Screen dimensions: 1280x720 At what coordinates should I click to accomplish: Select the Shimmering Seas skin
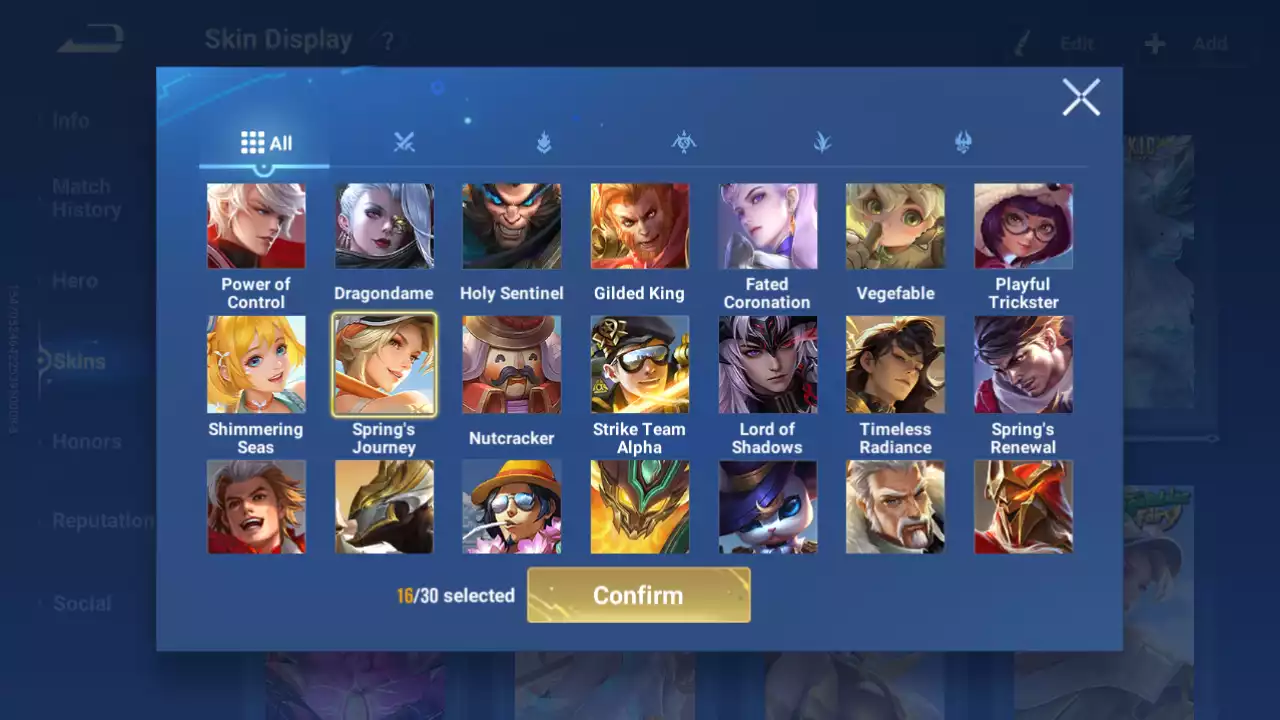tap(256, 364)
